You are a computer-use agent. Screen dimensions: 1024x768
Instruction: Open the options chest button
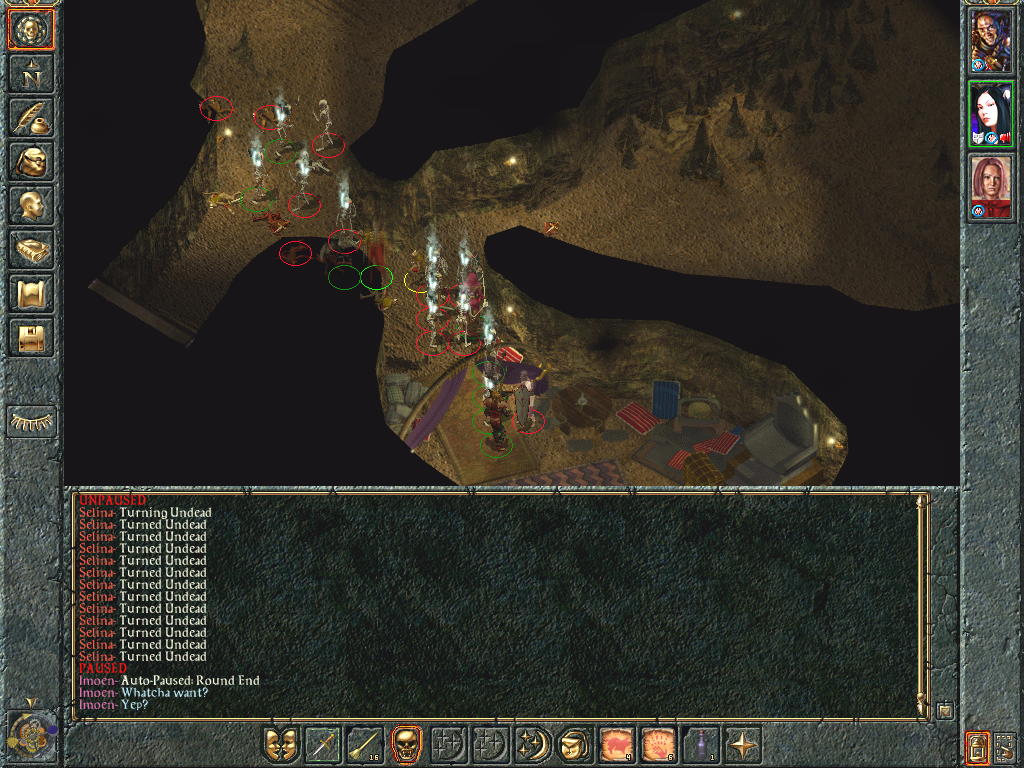(31, 337)
